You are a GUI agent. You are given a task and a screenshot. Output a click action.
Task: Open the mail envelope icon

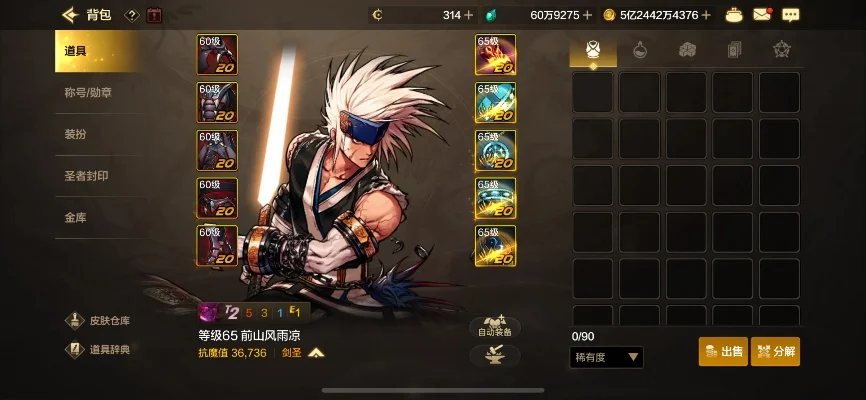tap(763, 15)
